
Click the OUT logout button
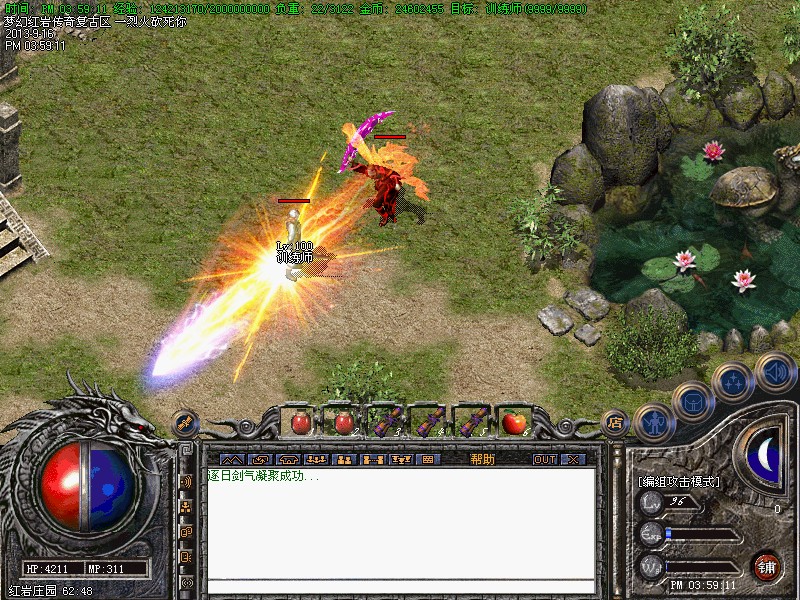coord(544,459)
